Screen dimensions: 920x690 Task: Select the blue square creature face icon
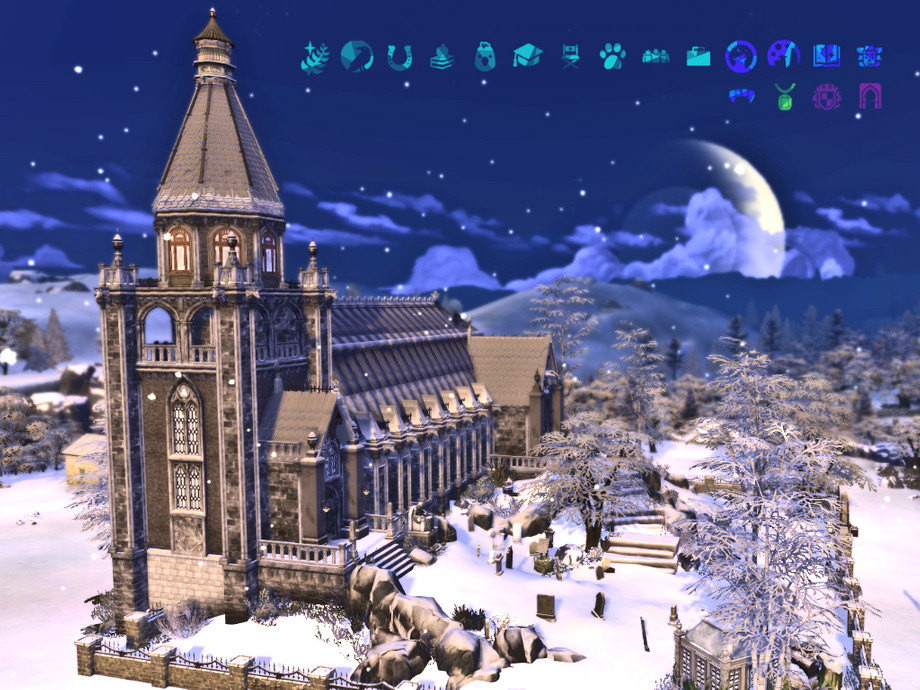click(869, 56)
